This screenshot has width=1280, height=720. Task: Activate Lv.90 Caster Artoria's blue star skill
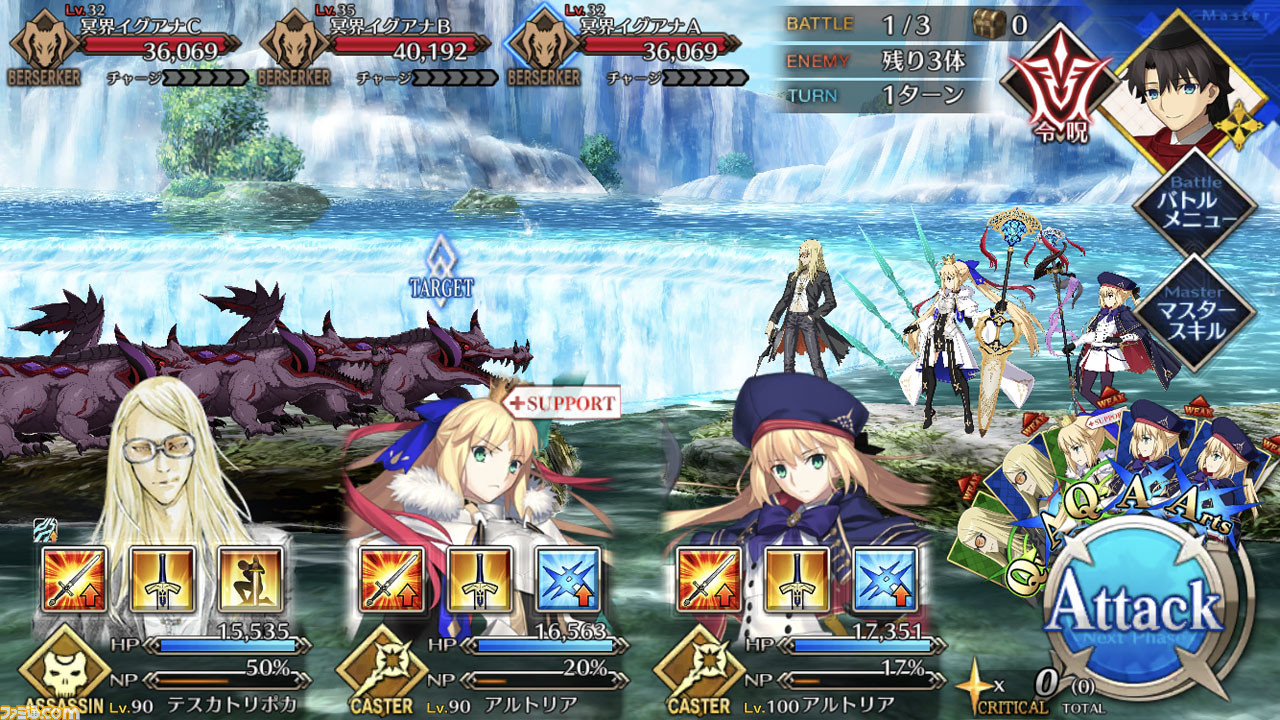pos(567,580)
